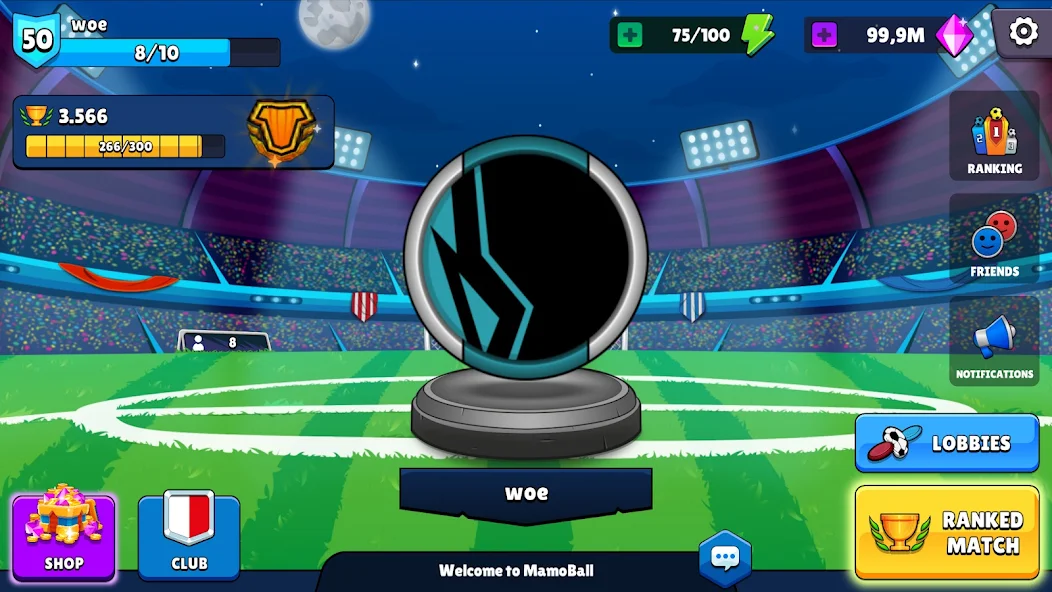View the trophy rank progress panel

(173, 132)
